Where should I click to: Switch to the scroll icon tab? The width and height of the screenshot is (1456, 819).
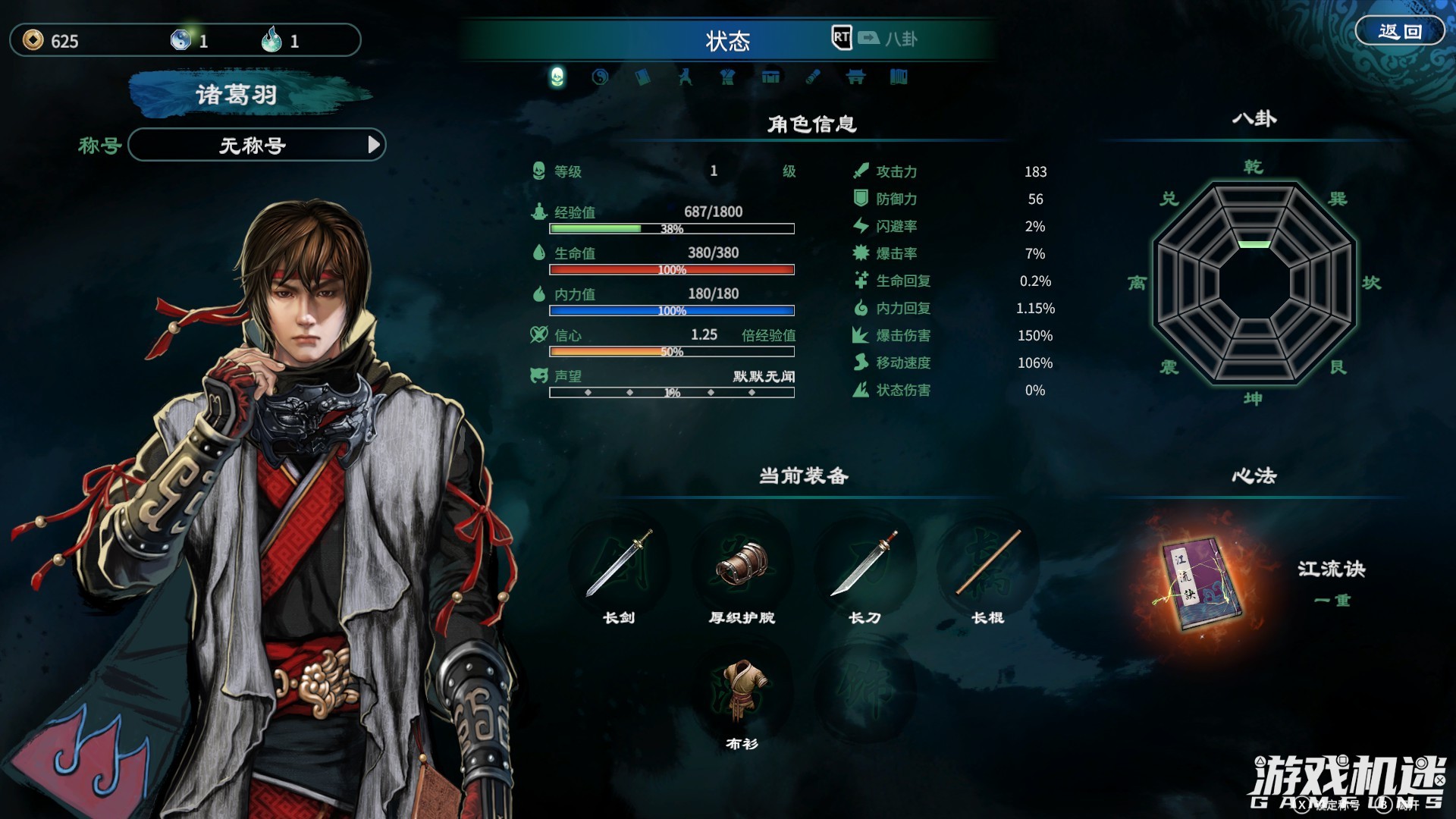pos(813,77)
